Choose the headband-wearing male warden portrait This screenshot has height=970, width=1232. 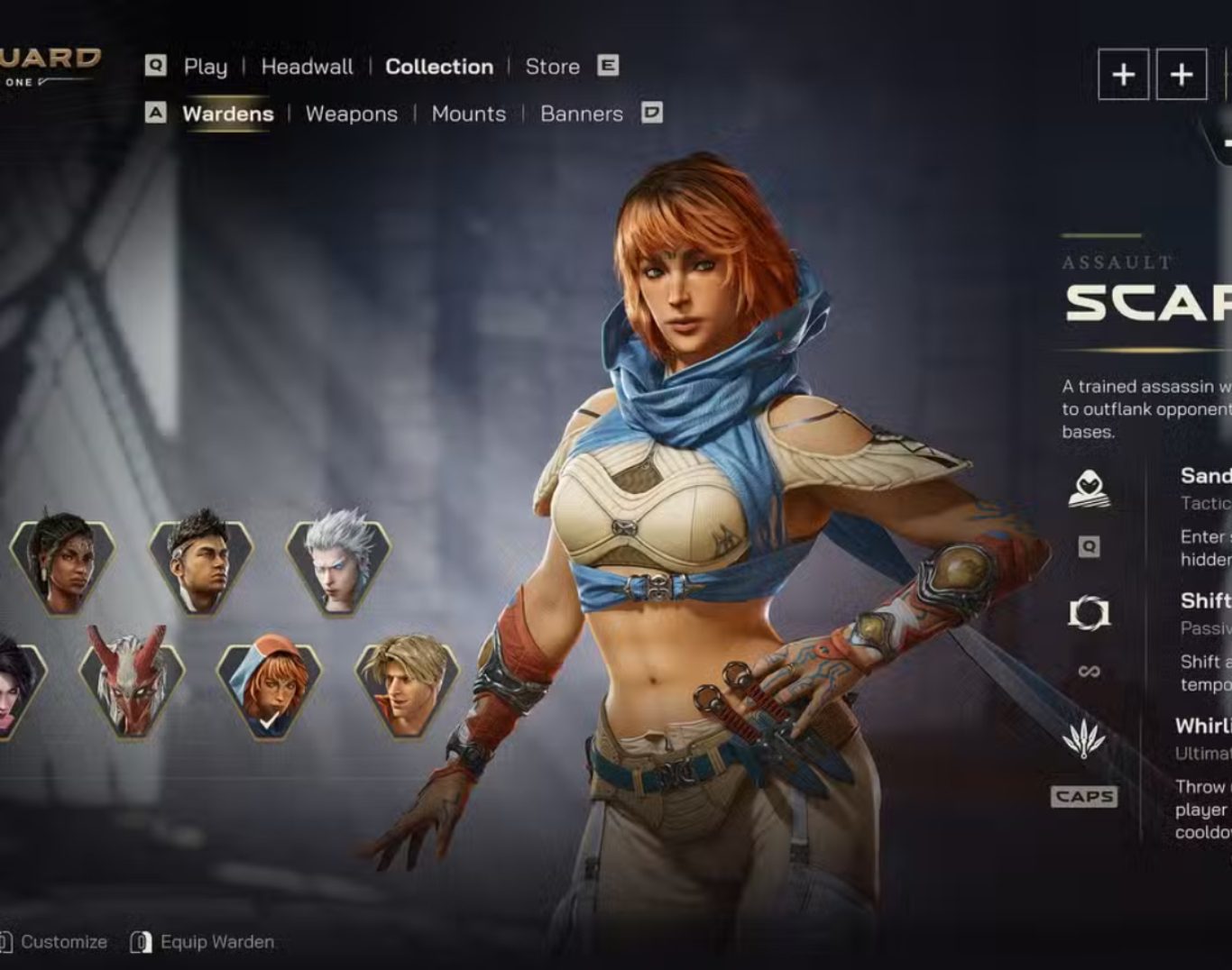pyautogui.click(x=200, y=562)
